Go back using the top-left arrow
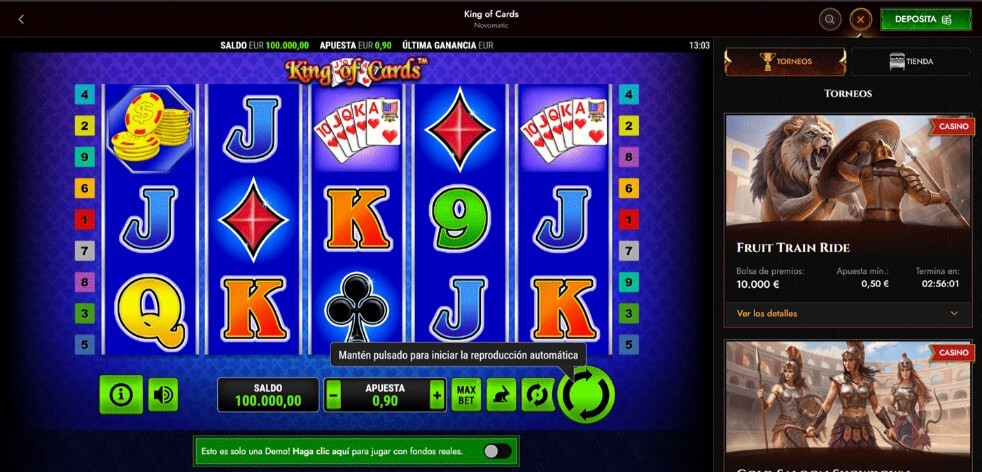Image resolution: width=982 pixels, height=472 pixels. pyautogui.click(x=21, y=19)
